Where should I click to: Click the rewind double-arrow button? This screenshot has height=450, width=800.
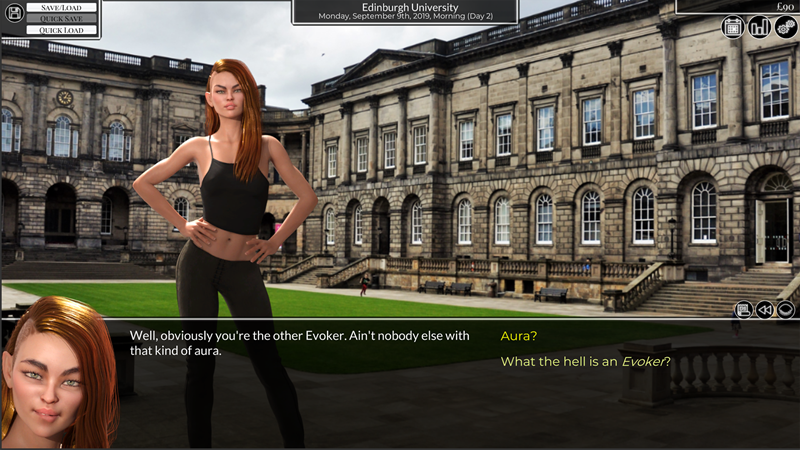tap(765, 310)
